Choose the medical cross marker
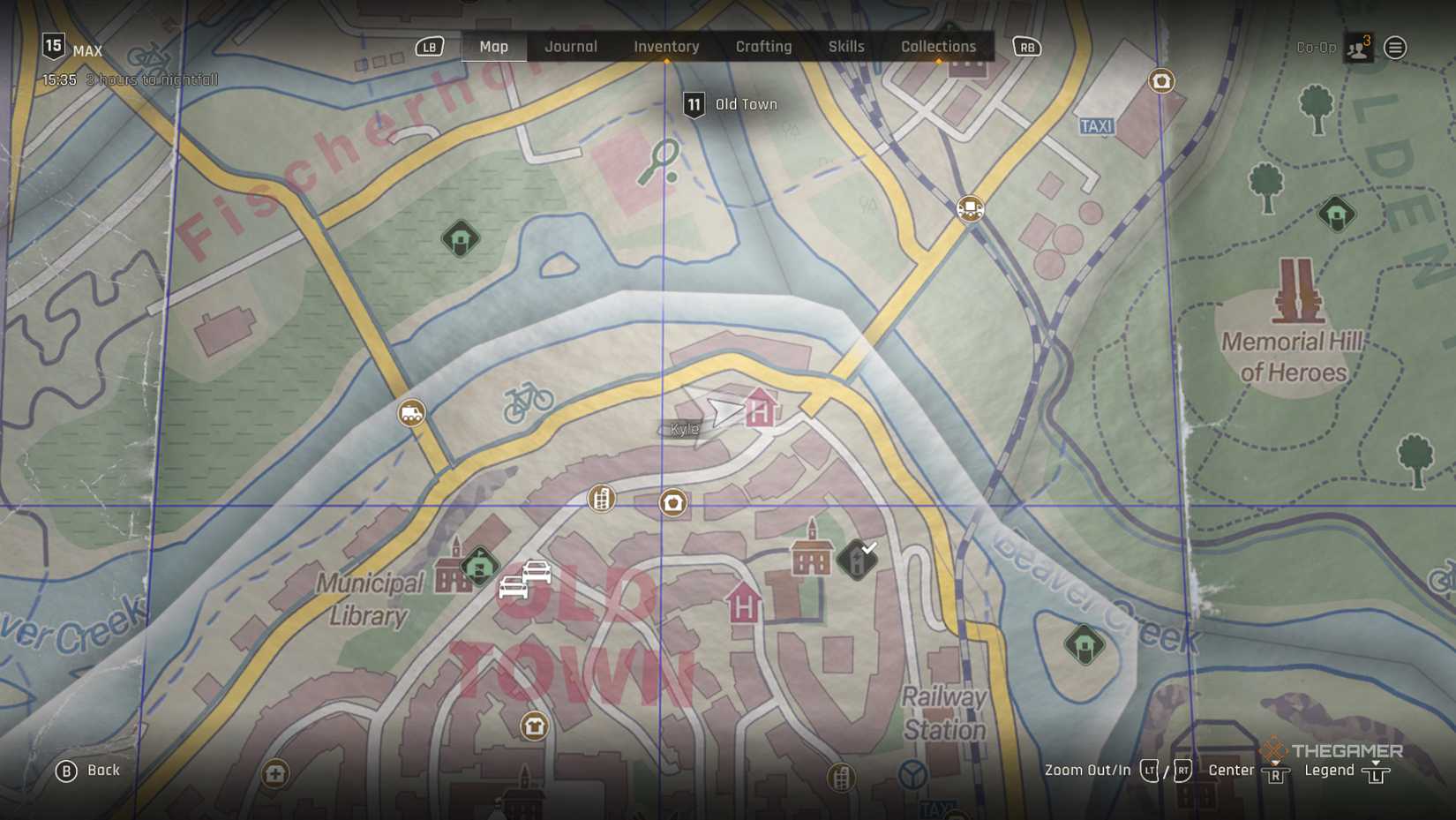 [275, 774]
